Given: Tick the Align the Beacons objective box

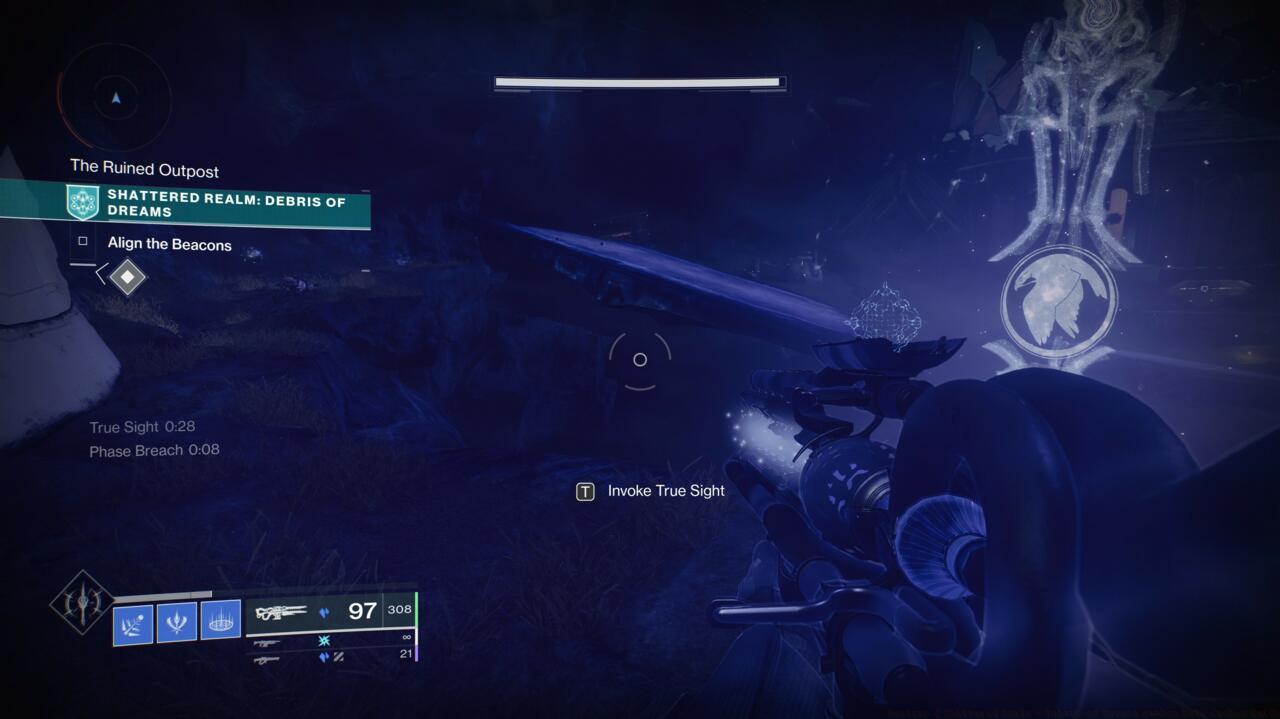Looking at the screenshot, I should point(83,242).
